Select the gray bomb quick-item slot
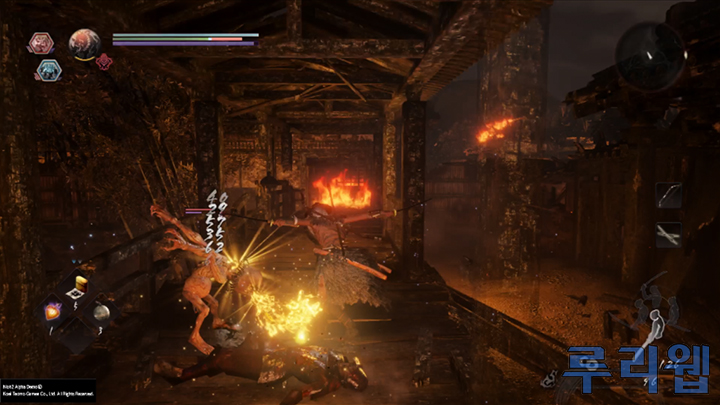This screenshot has width=720, height=405. (x=100, y=312)
